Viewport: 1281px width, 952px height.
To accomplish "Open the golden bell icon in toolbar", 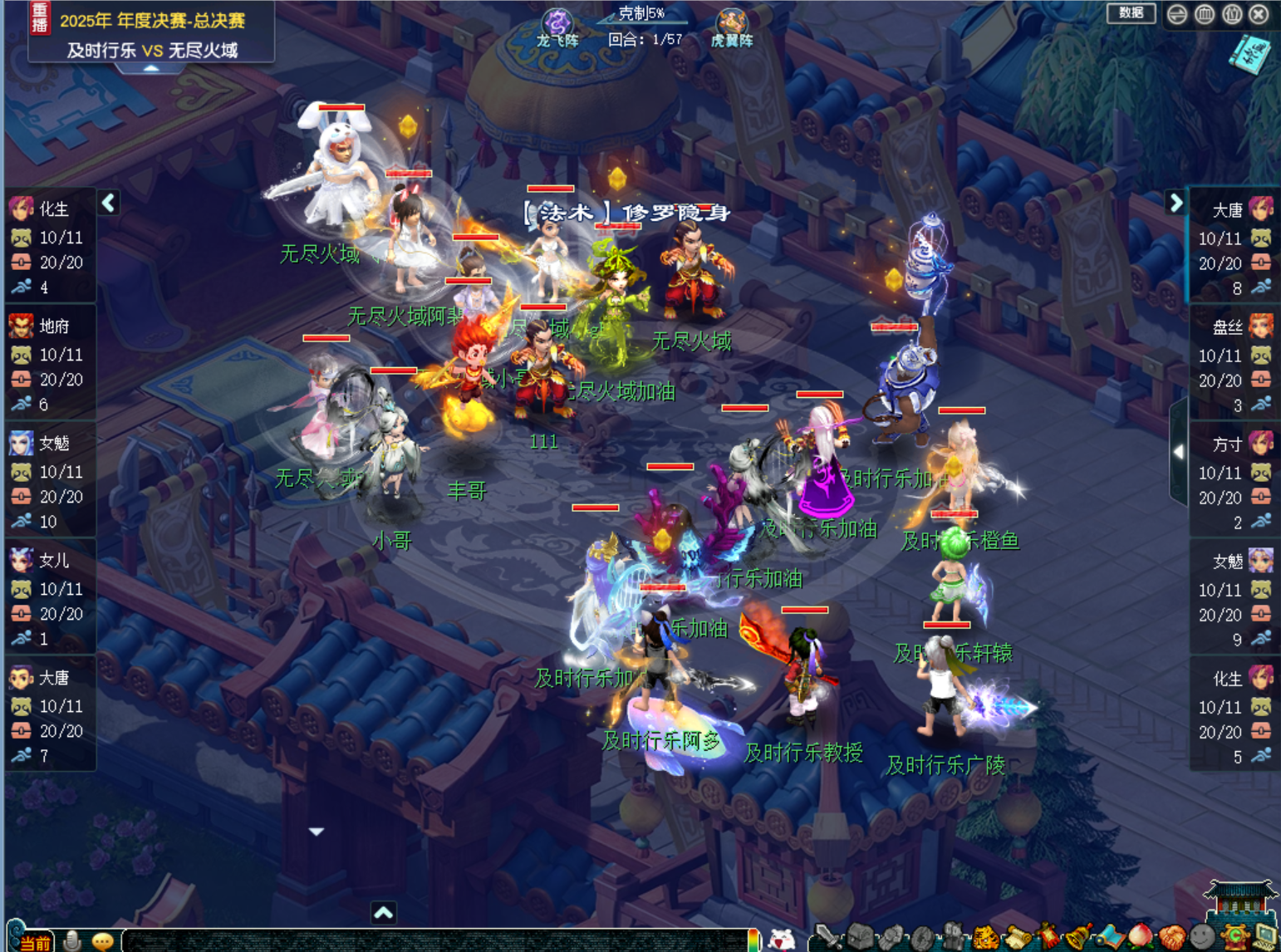I will [1078, 939].
